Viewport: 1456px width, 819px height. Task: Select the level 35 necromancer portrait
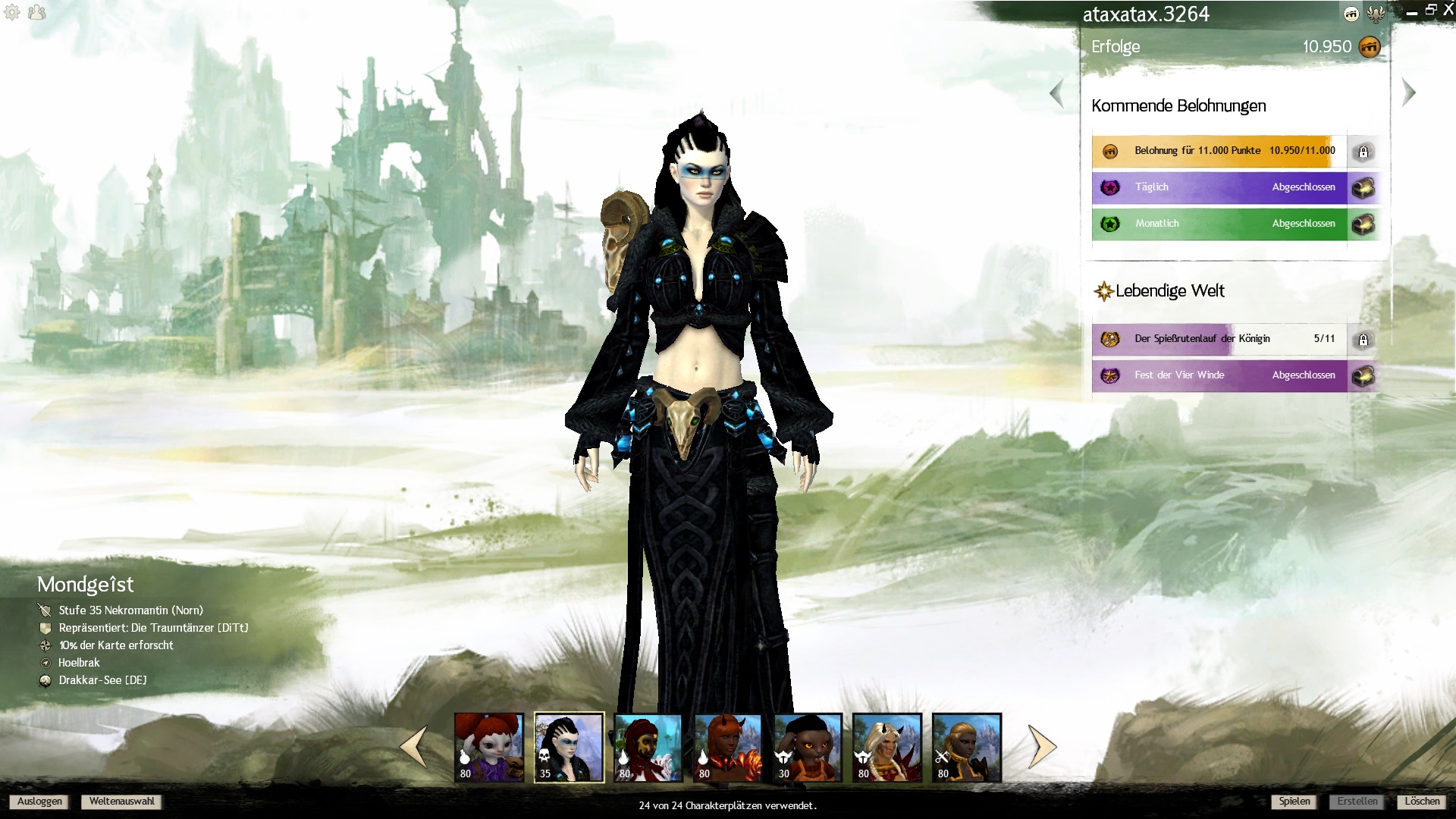pos(569,747)
